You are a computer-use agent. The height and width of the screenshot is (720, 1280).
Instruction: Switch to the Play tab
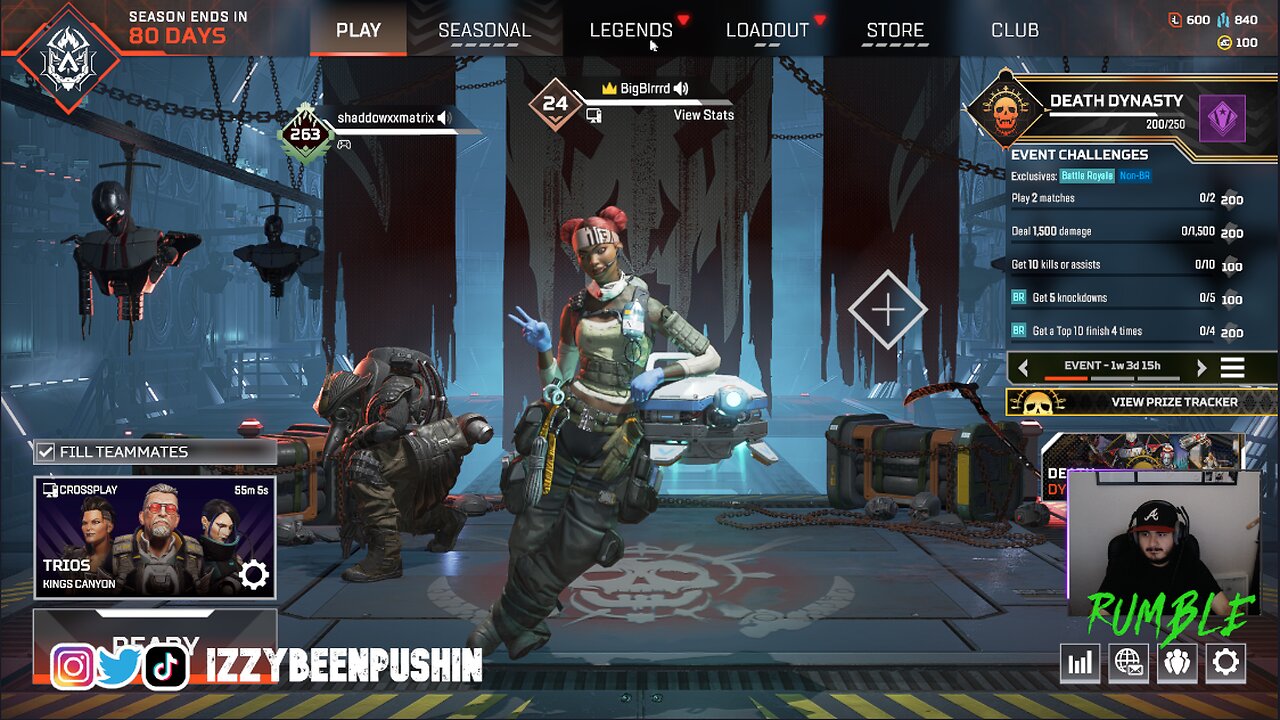pyautogui.click(x=358, y=30)
